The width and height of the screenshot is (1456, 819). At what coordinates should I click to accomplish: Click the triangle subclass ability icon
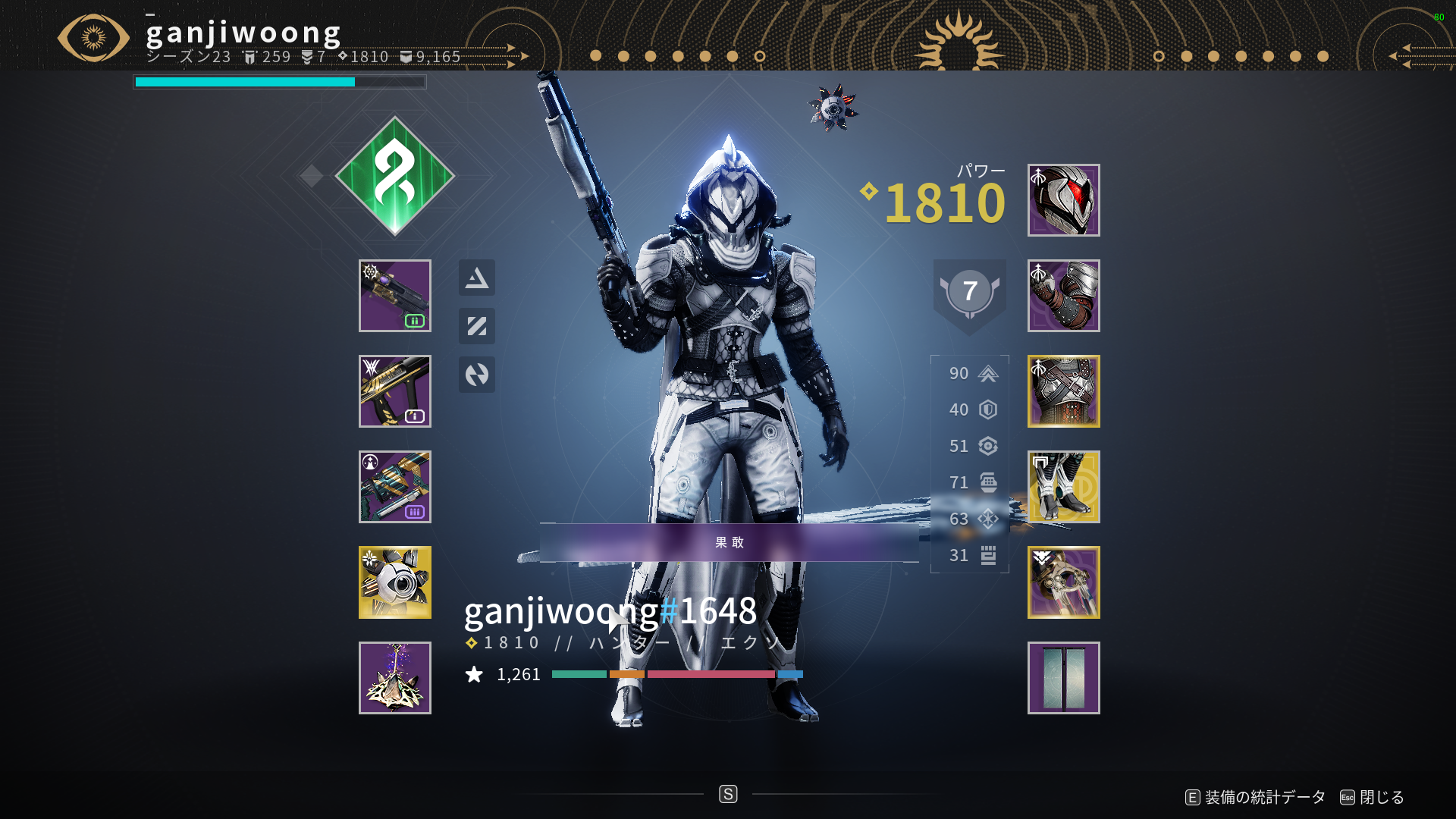476,278
